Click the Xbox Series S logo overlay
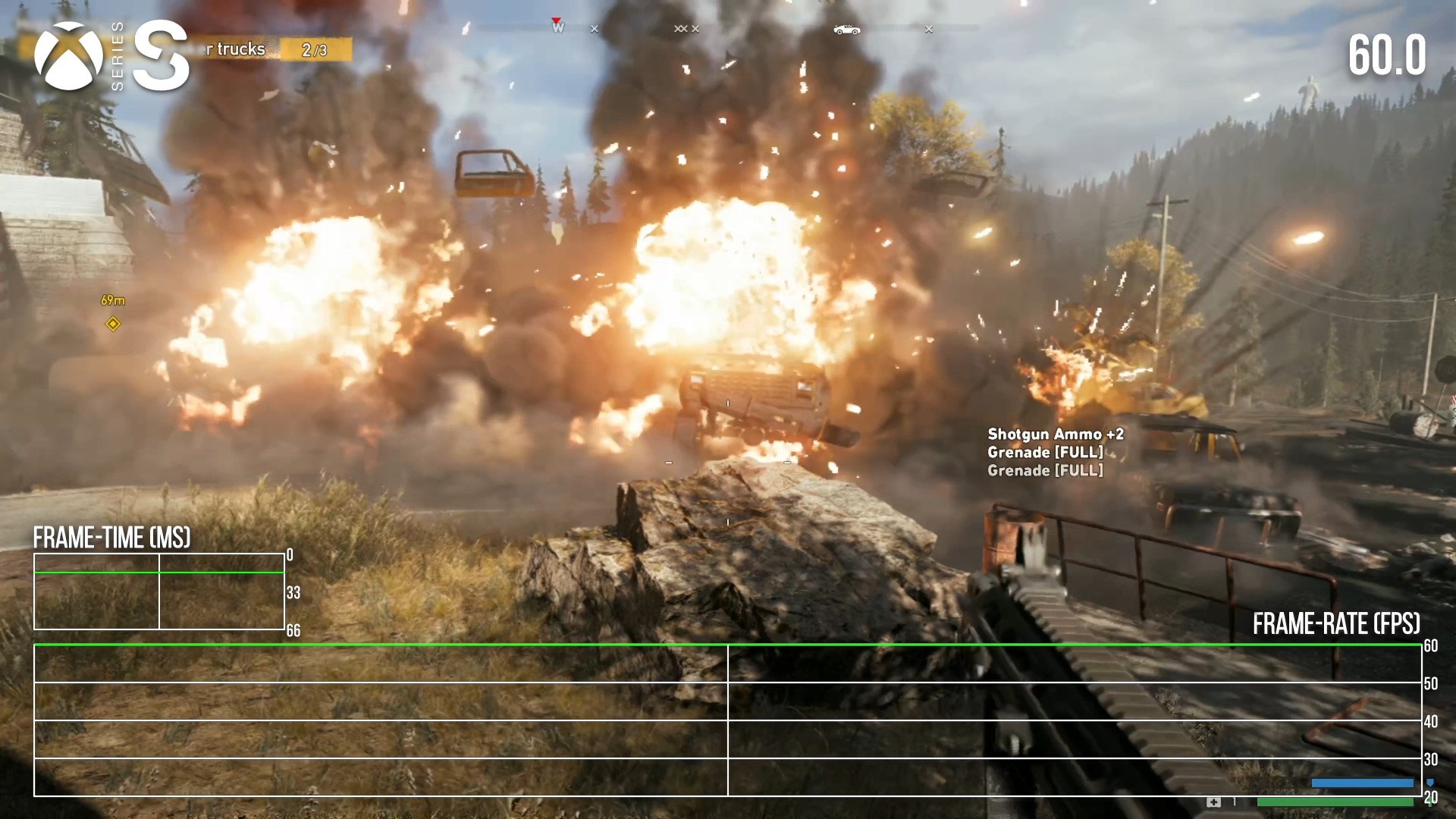This screenshot has height=819, width=1456. (111, 56)
